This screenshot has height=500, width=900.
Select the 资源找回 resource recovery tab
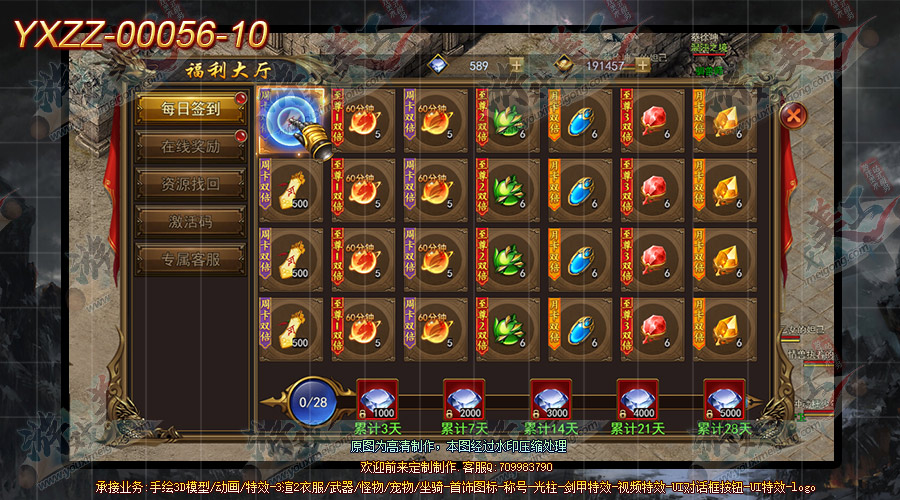click(x=190, y=185)
